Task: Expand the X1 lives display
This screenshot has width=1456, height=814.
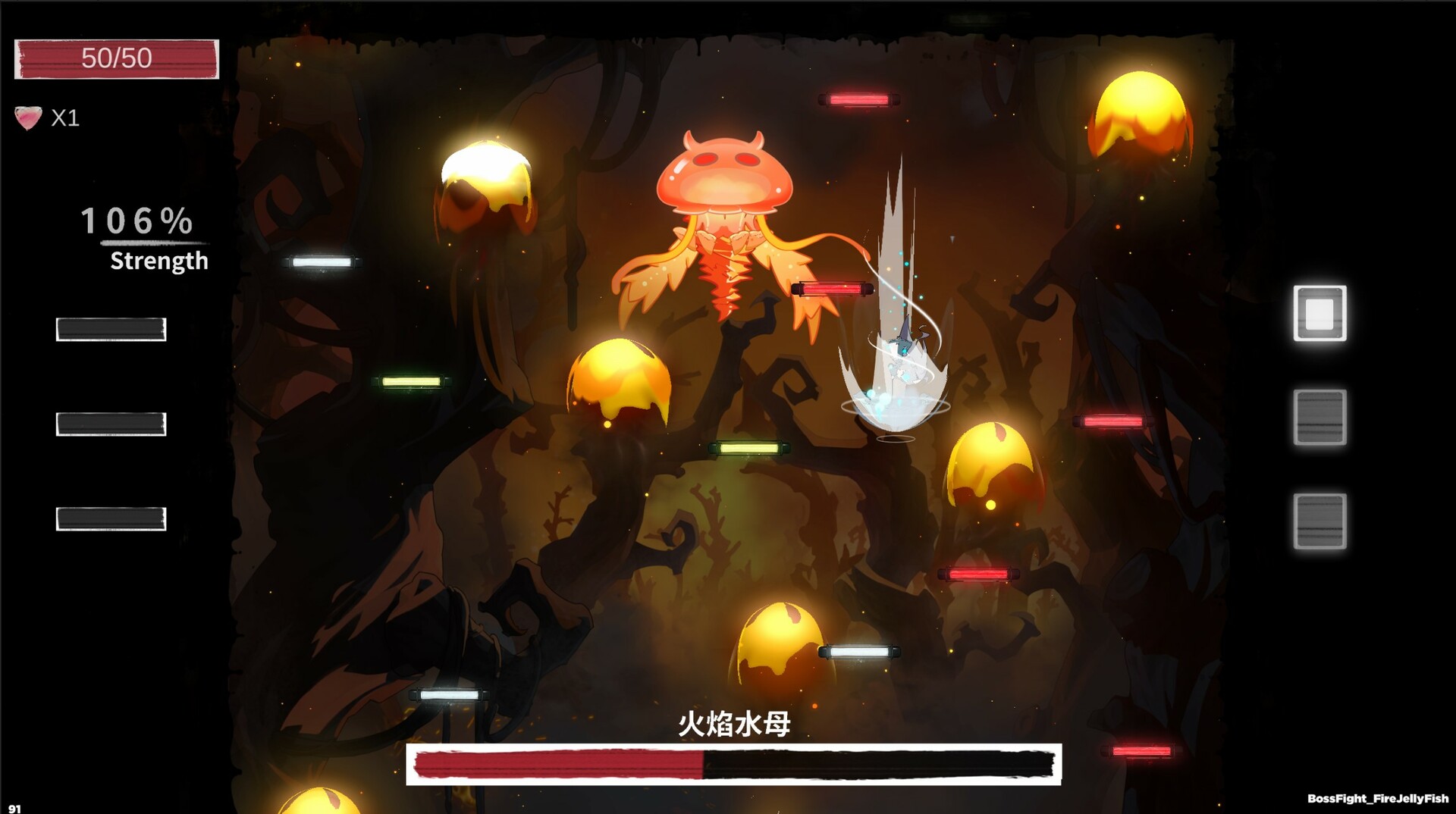Action: coord(64,117)
